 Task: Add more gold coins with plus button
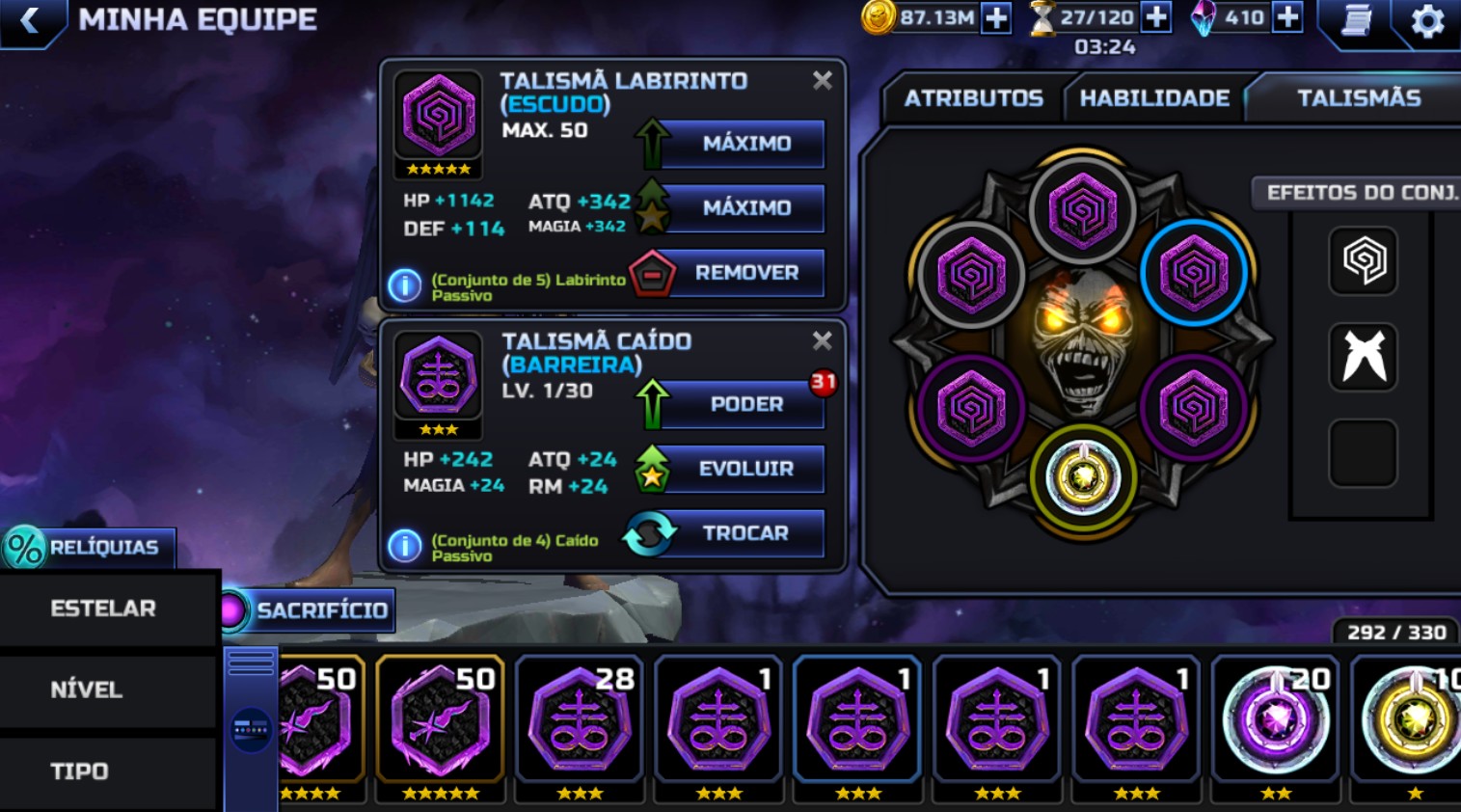click(x=995, y=18)
